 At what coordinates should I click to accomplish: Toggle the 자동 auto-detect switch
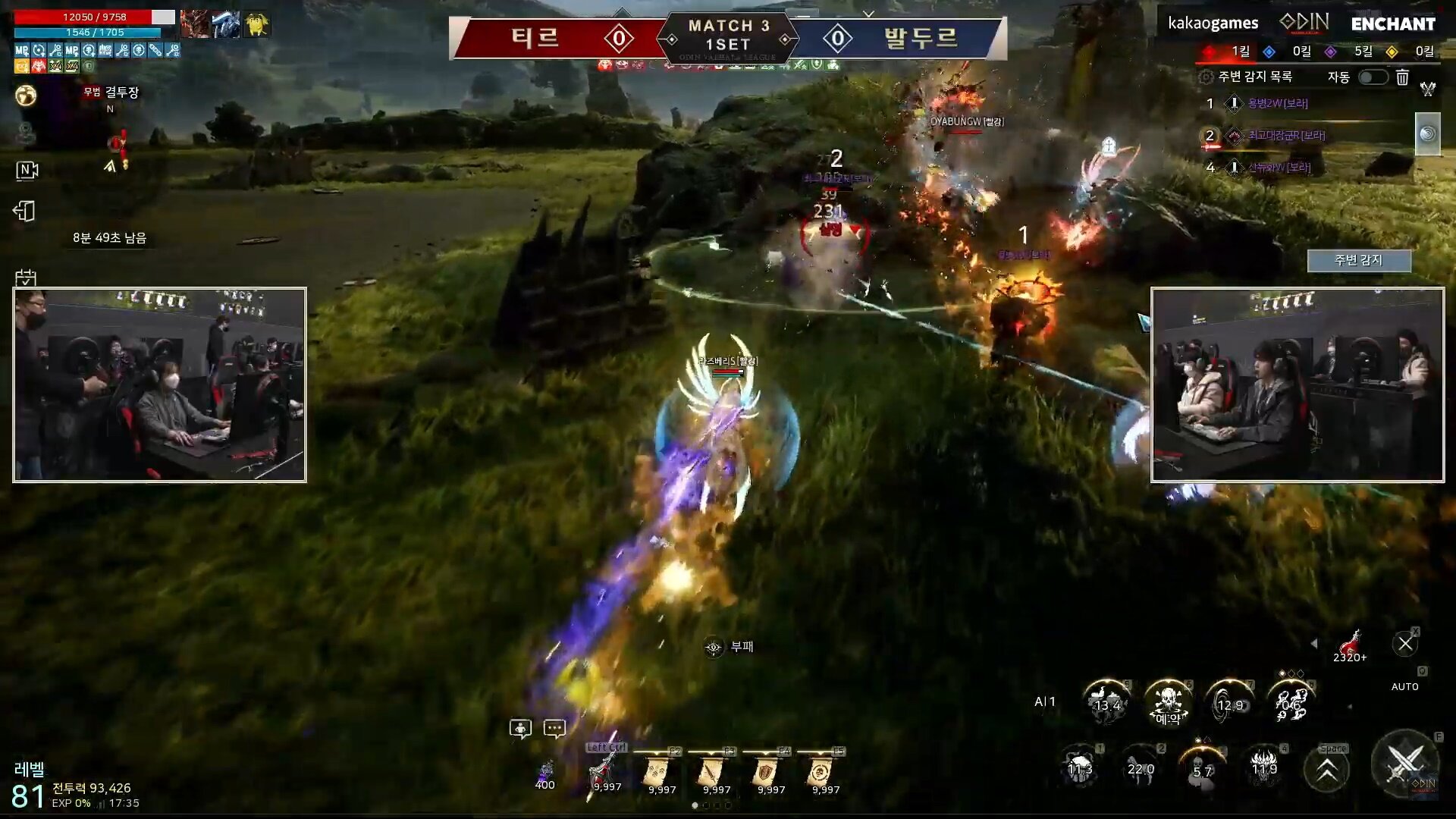[x=1373, y=77]
